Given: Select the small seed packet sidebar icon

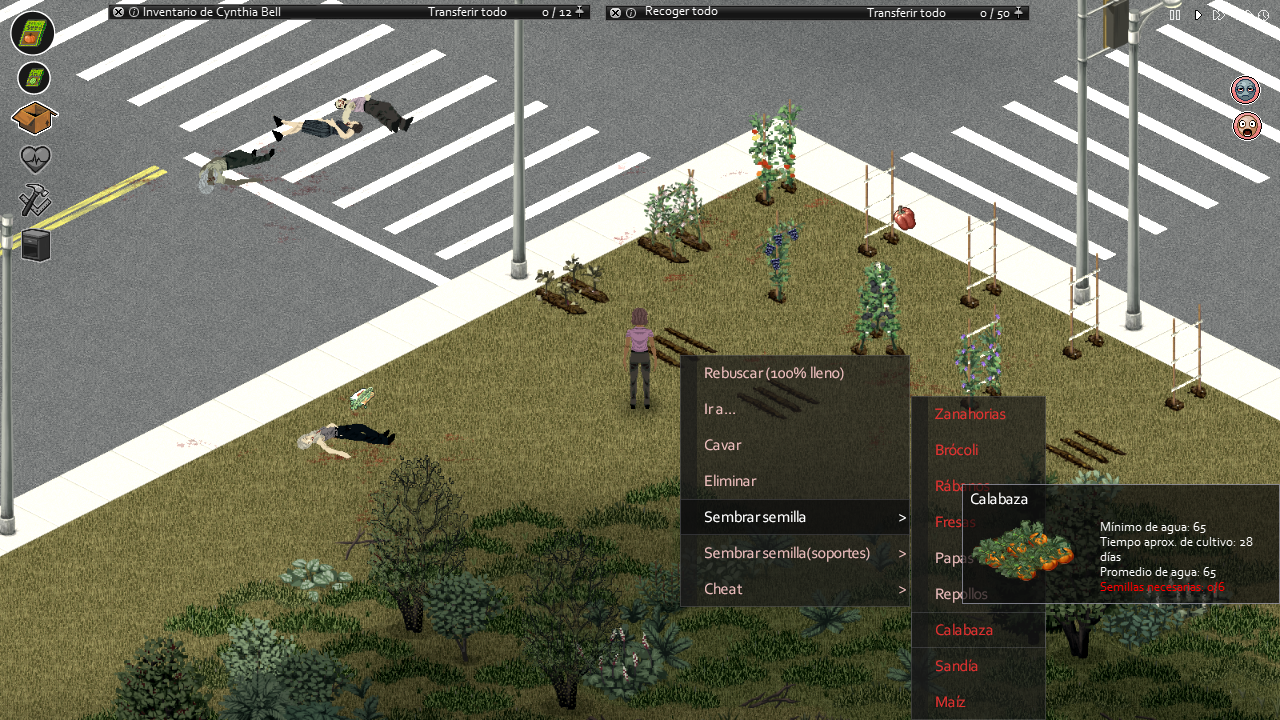Looking at the screenshot, I should (33, 77).
